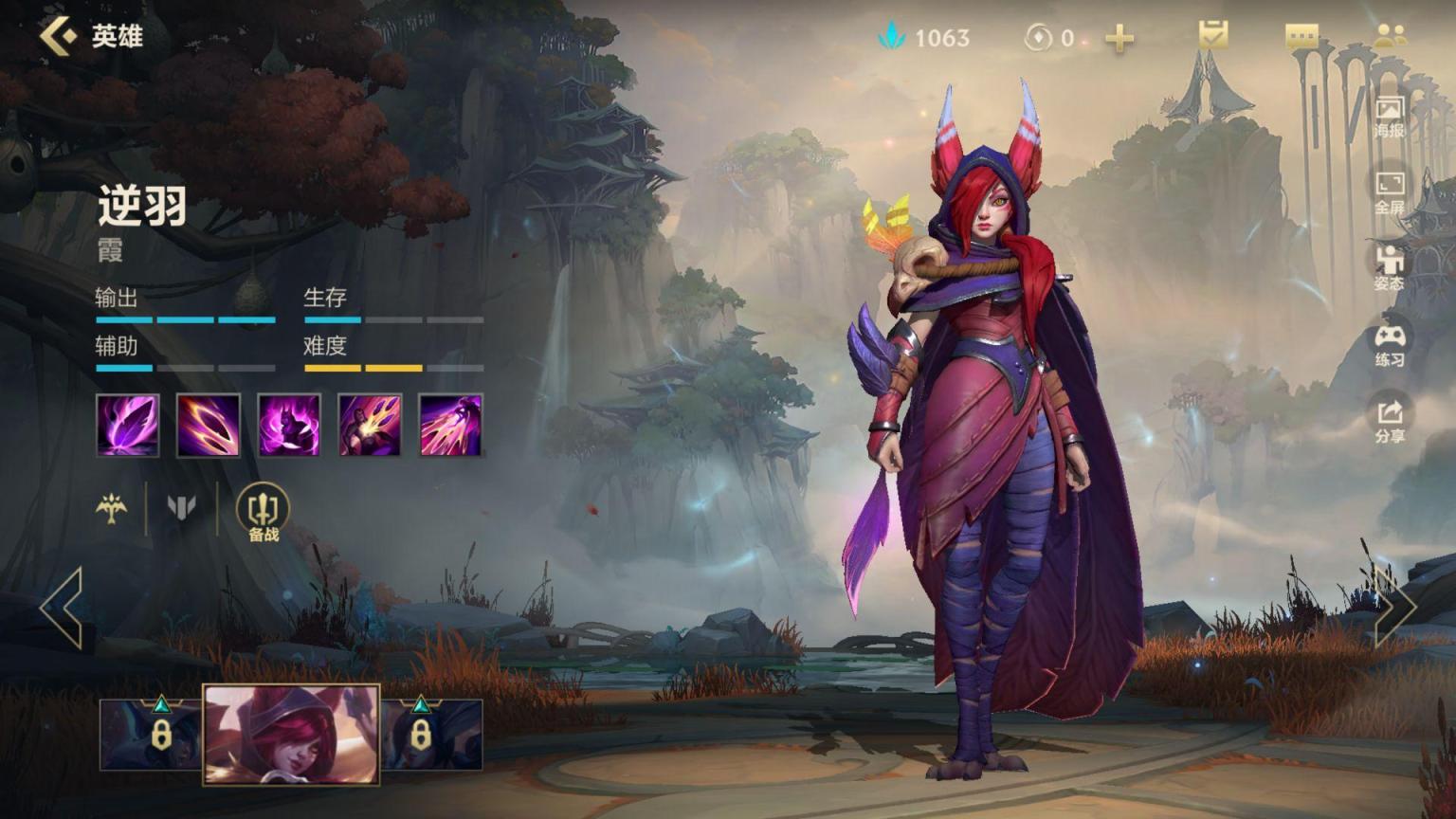Share this champion (分享)
Viewport: 1456px width, 819px height.
(x=1390, y=420)
